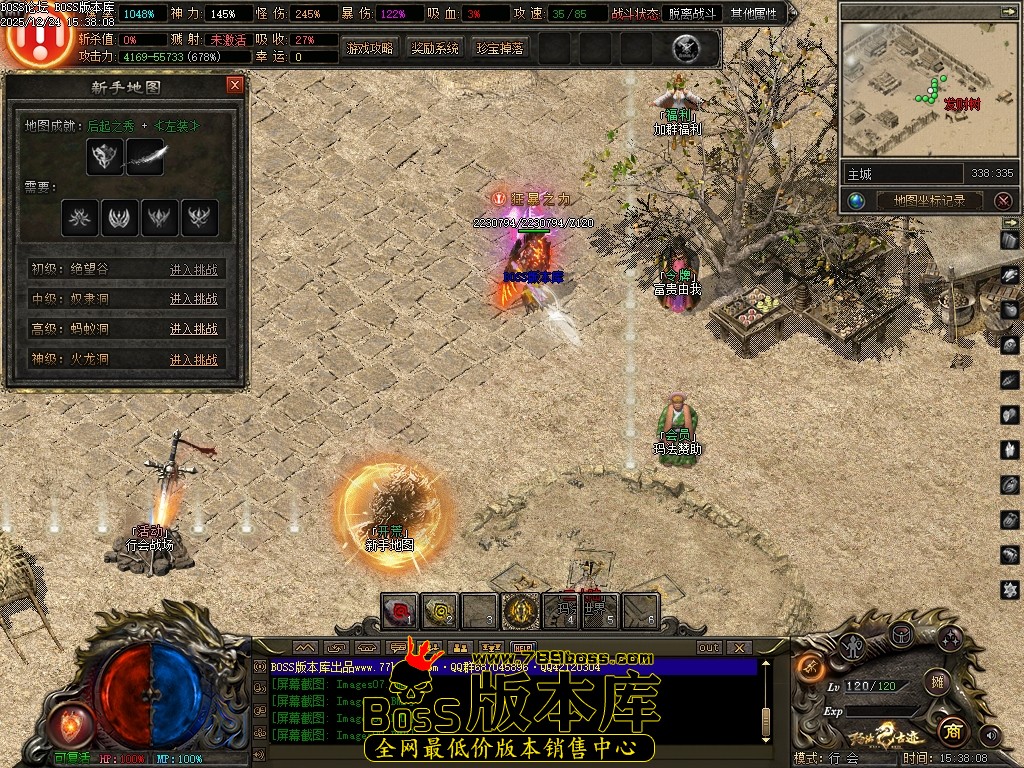Show 其他属性 other attributes
This screenshot has height=768, width=1024.
(x=754, y=14)
